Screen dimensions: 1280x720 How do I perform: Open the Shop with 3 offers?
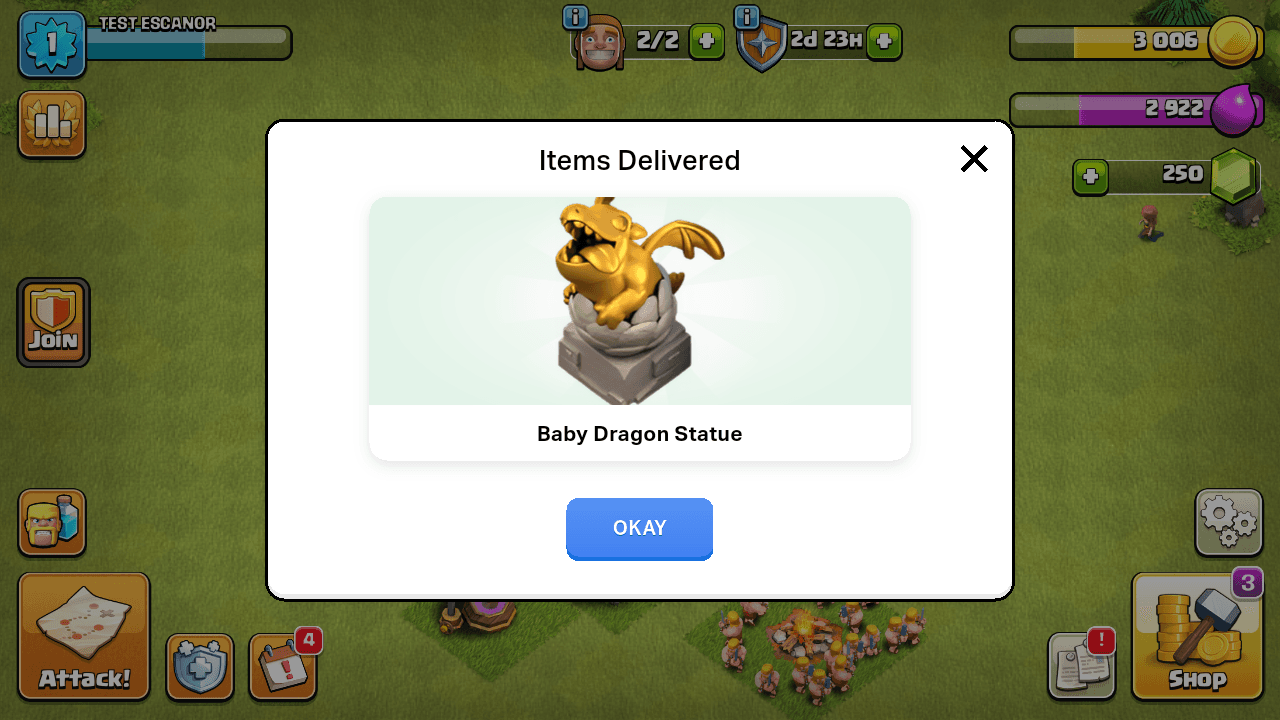click(1197, 637)
